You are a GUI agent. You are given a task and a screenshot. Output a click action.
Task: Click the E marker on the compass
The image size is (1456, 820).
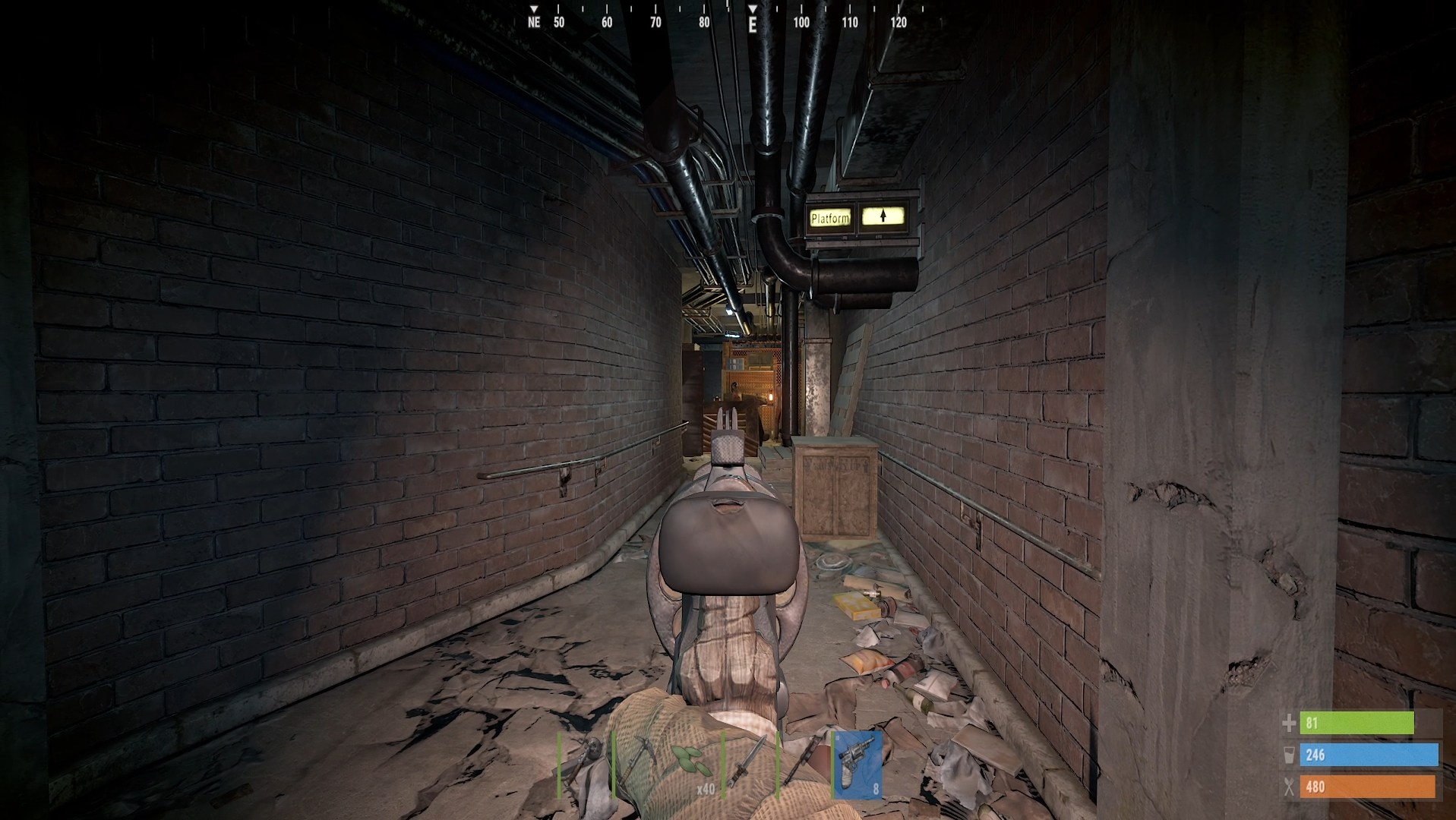(x=751, y=24)
